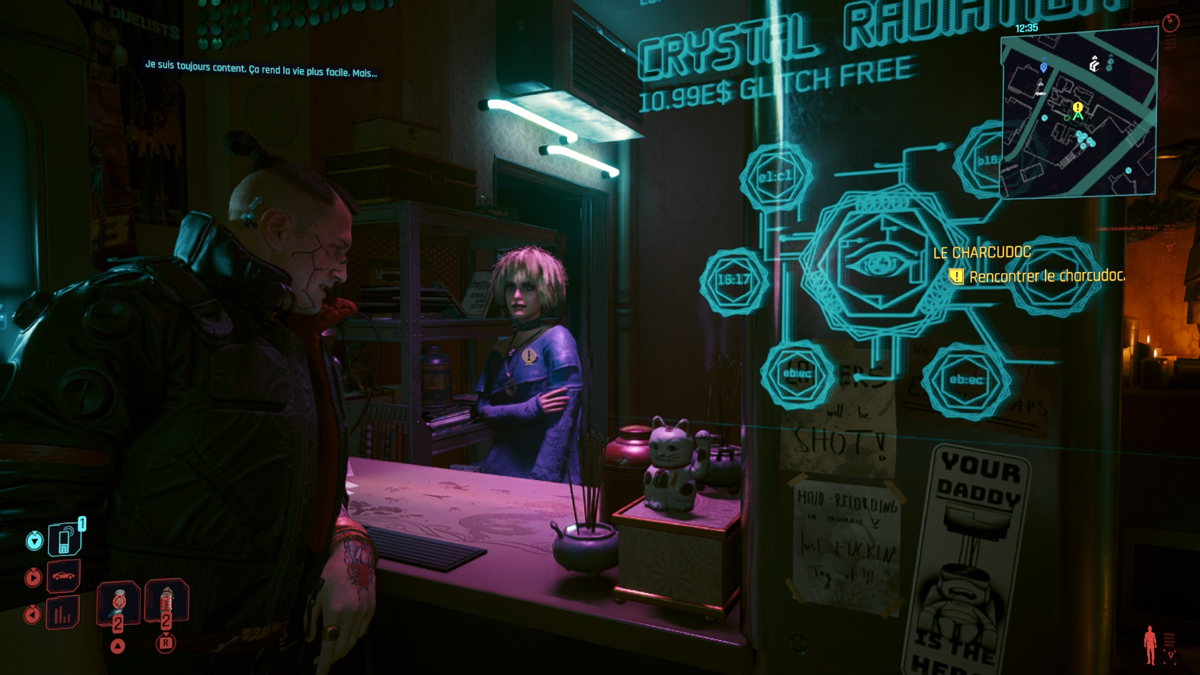The width and height of the screenshot is (1200, 675).
Task: Open the radio equalizer bars icon
Action: [x=63, y=612]
